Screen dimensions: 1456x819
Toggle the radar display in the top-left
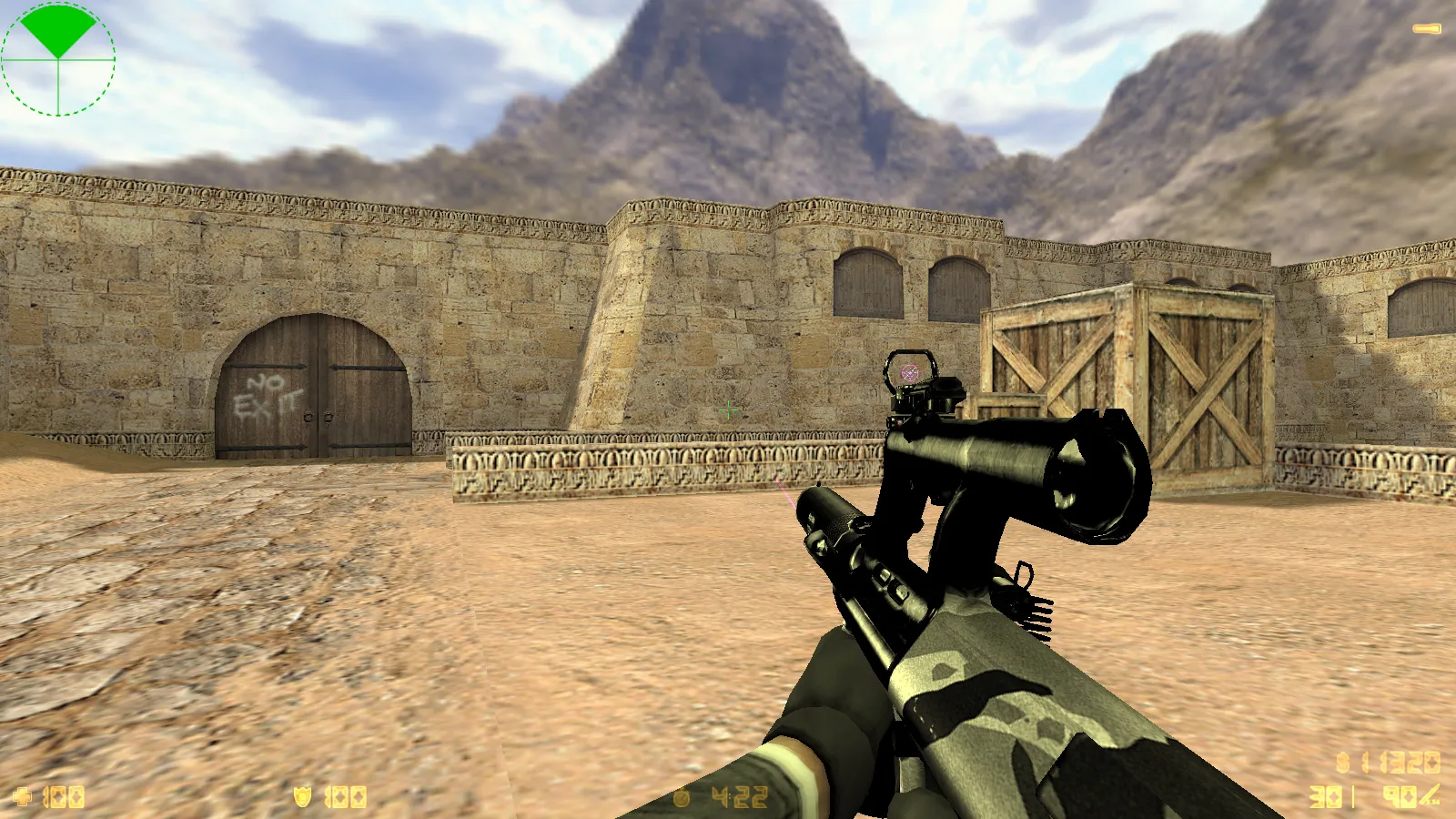point(58,59)
